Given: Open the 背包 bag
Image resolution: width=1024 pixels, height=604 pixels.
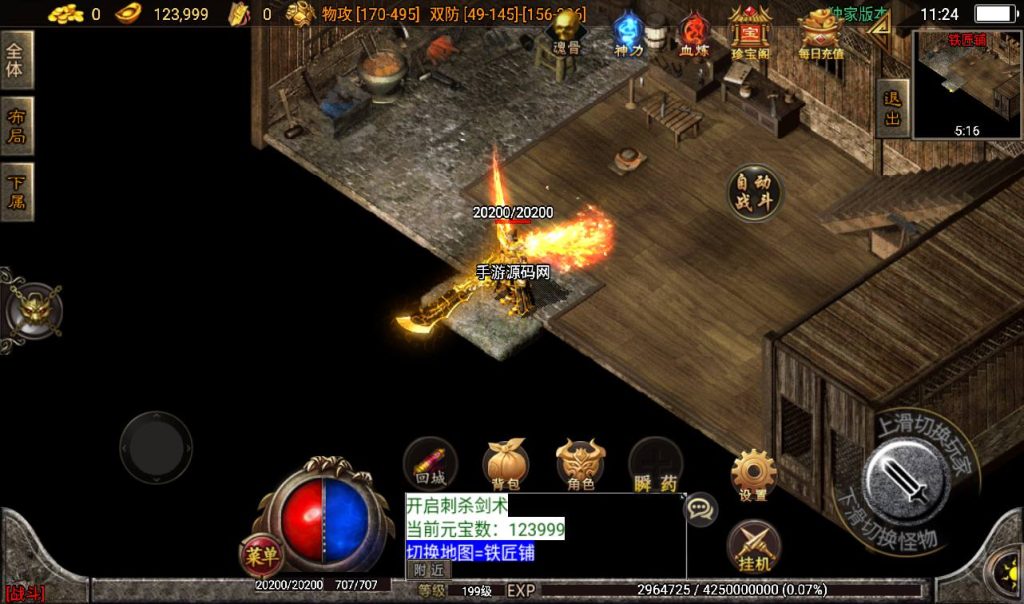Looking at the screenshot, I should click(x=506, y=464).
